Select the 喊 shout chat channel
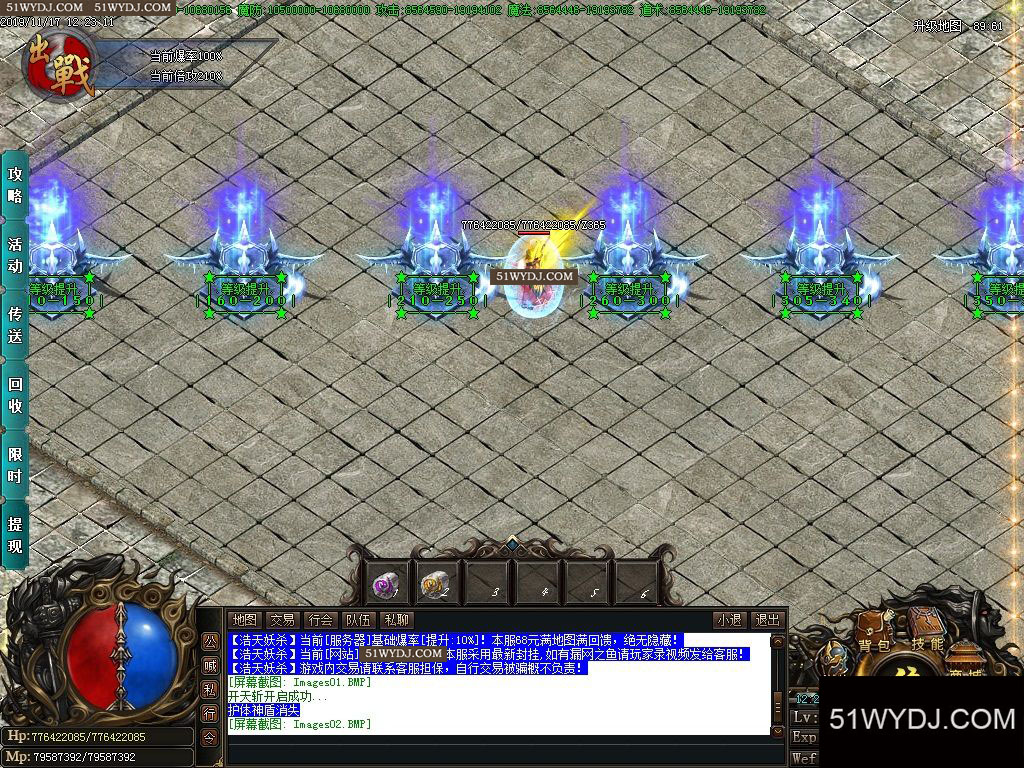This screenshot has width=1024, height=768. click(210, 665)
